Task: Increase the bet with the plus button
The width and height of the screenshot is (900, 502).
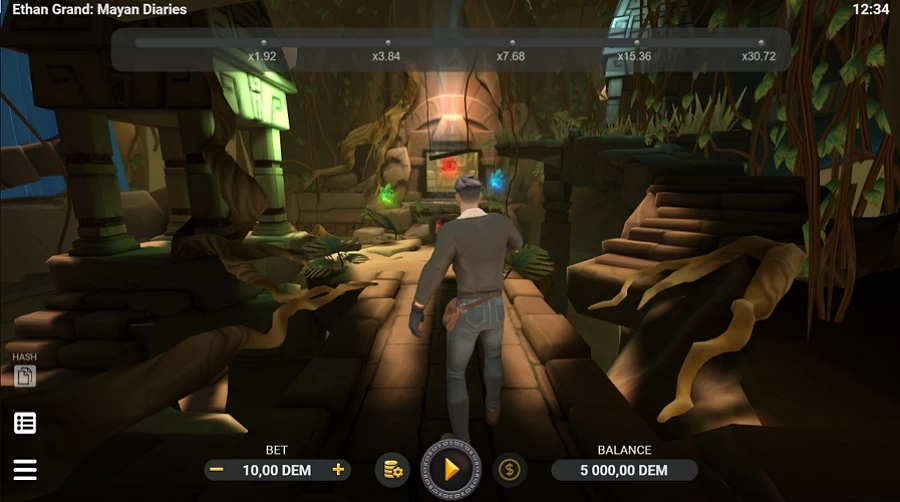Action: click(339, 470)
